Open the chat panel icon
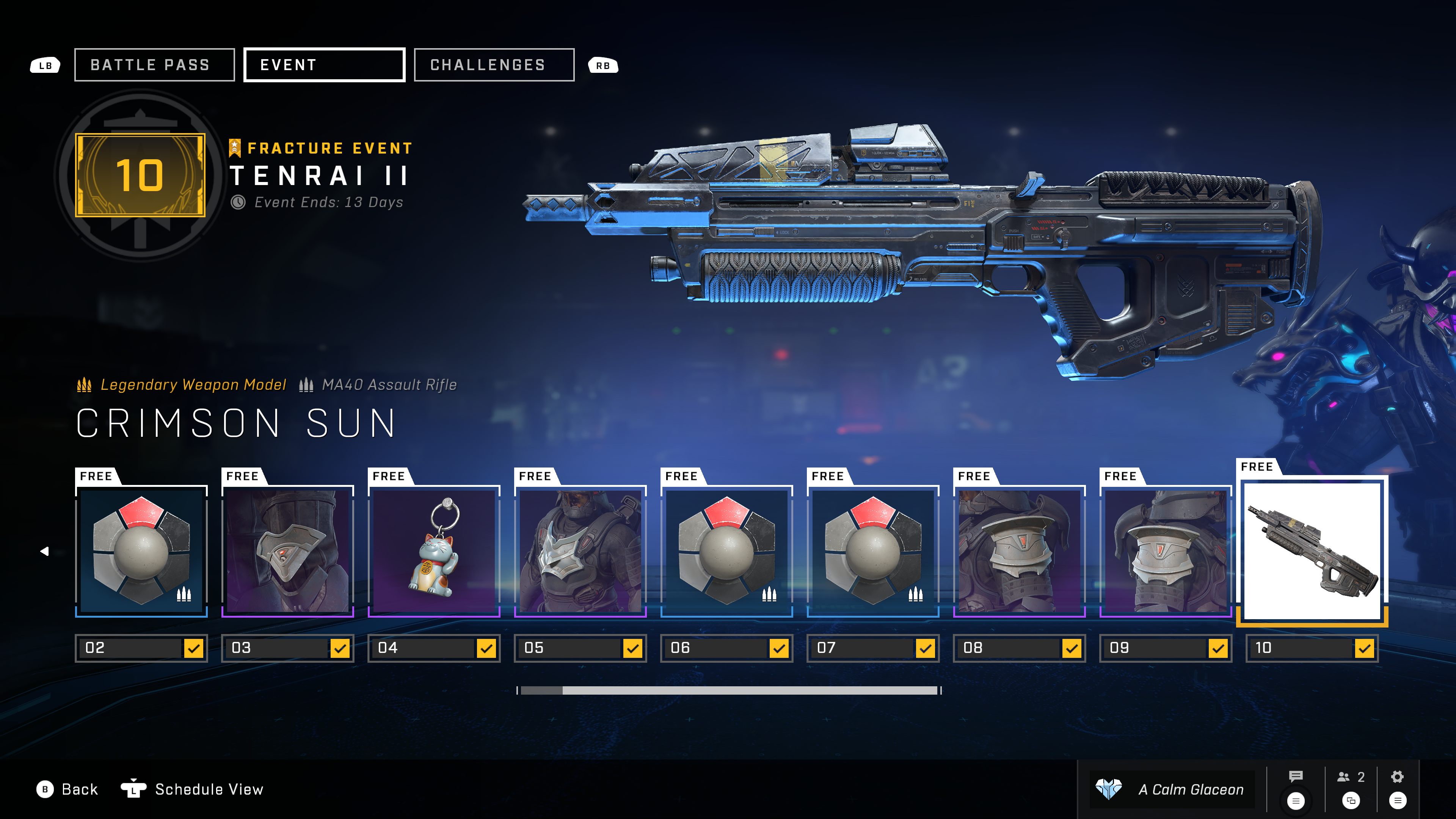Viewport: 1456px width, 819px height. coord(1296,778)
